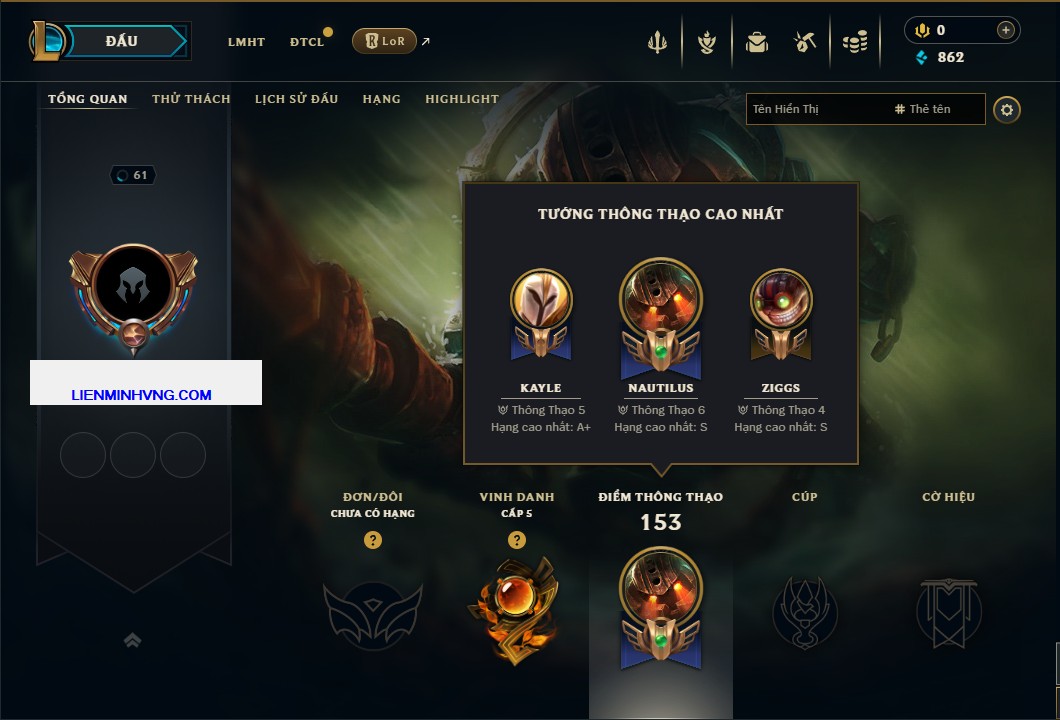Open the gear settings button
Image resolution: width=1060 pixels, height=720 pixels.
tap(1007, 109)
